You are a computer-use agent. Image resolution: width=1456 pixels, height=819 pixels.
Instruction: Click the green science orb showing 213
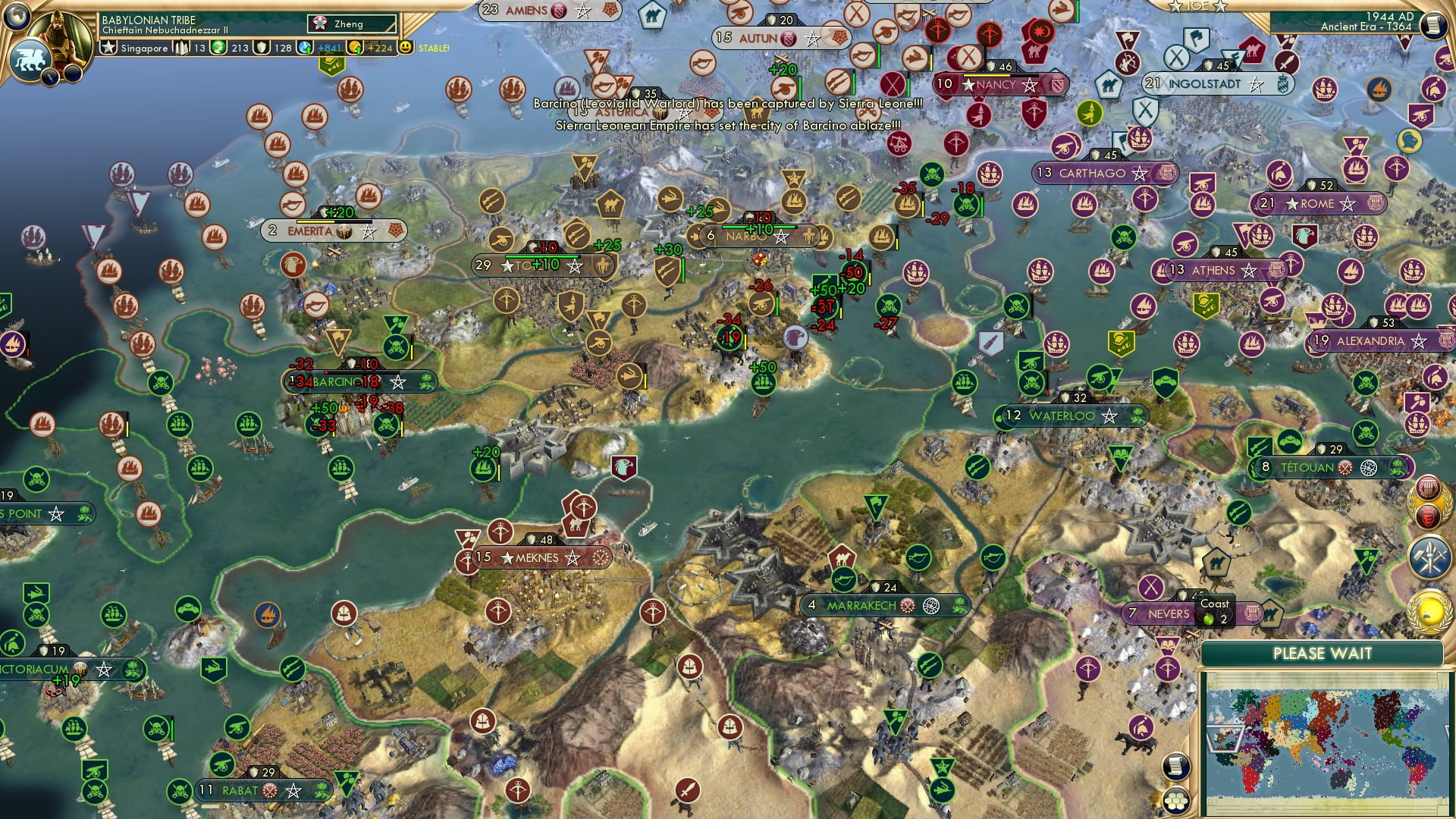coord(218,47)
